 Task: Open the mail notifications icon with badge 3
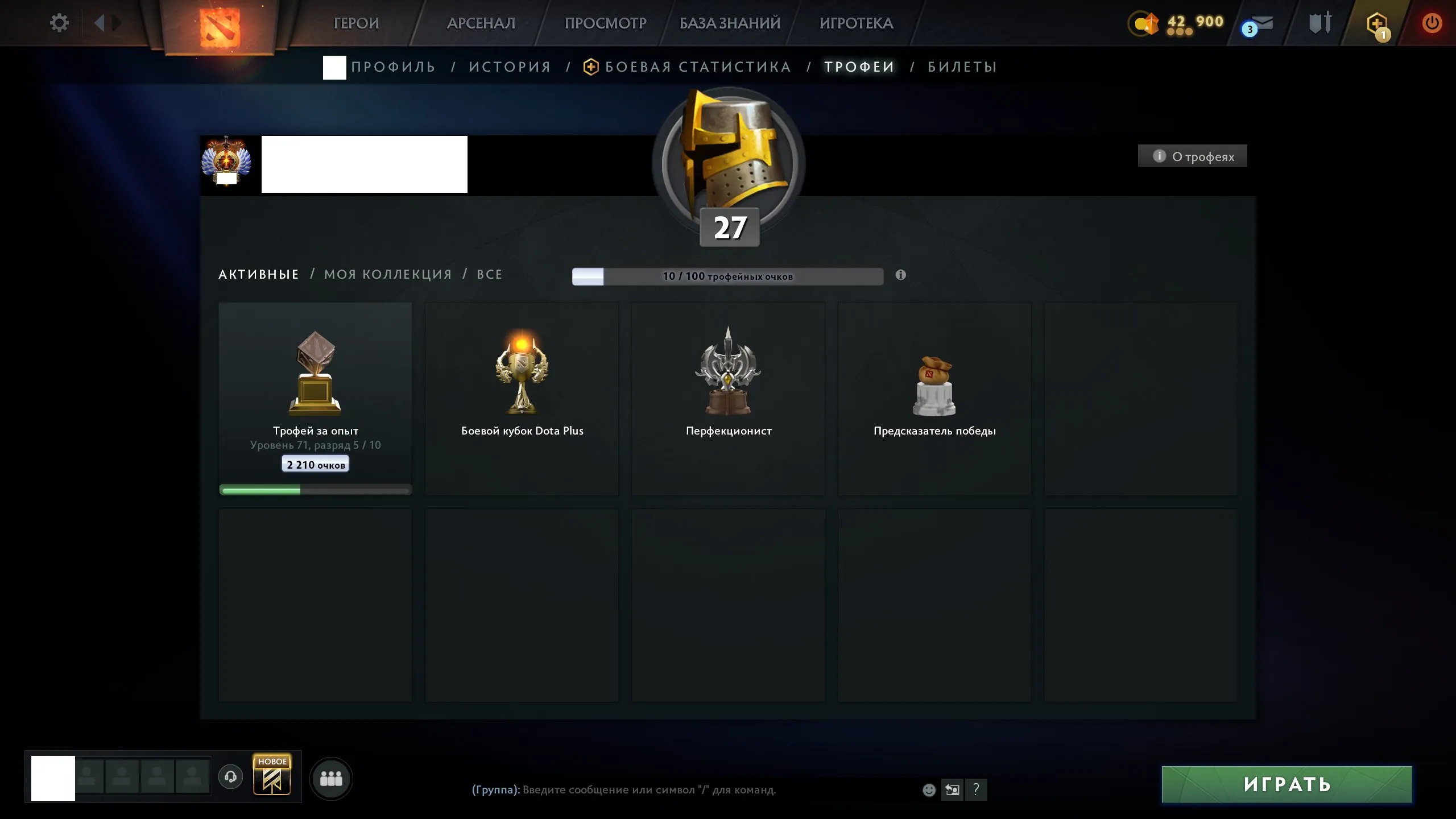tap(1259, 24)
